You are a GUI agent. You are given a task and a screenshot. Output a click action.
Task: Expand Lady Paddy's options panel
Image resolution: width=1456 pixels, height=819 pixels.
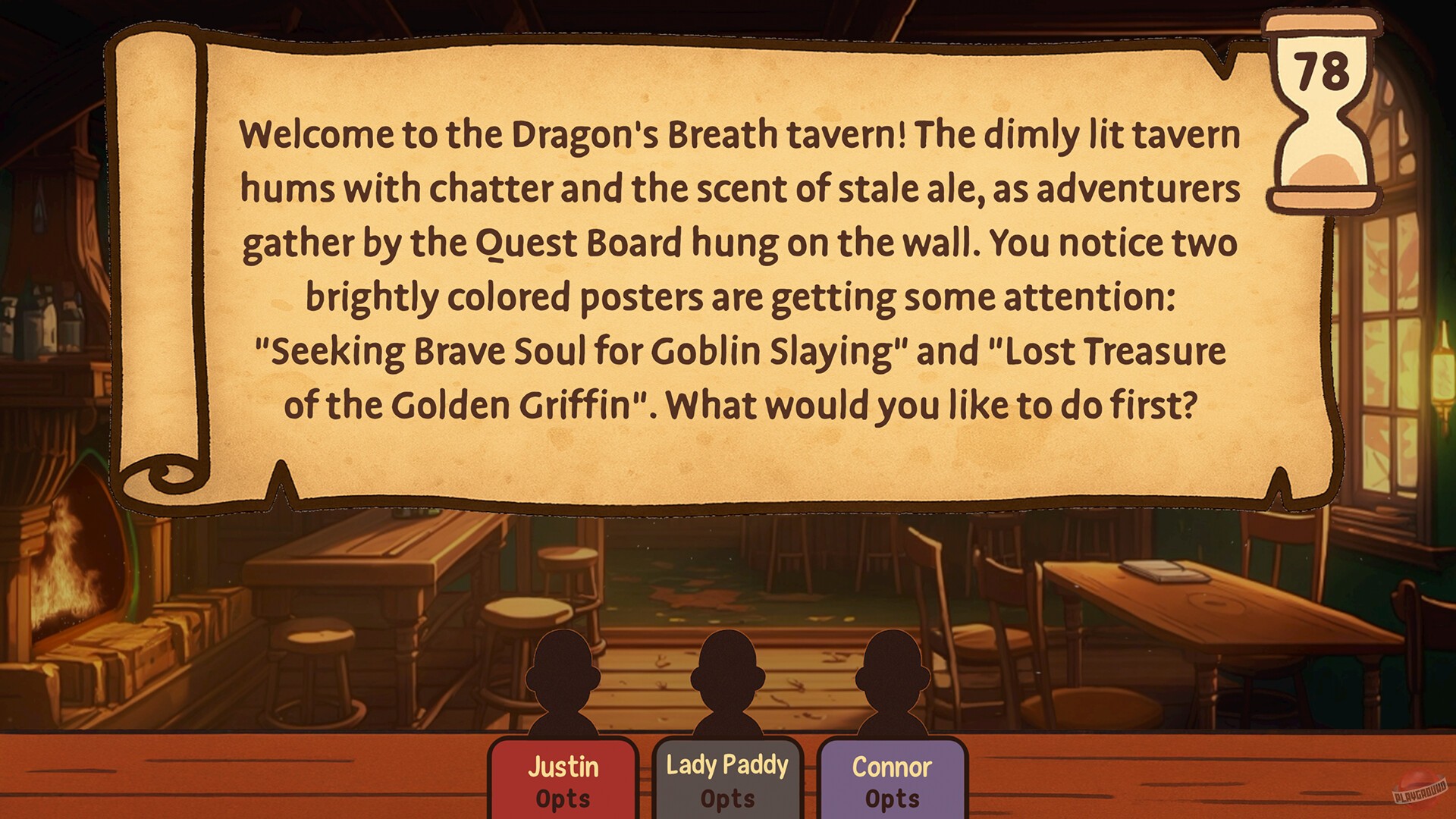729,798
